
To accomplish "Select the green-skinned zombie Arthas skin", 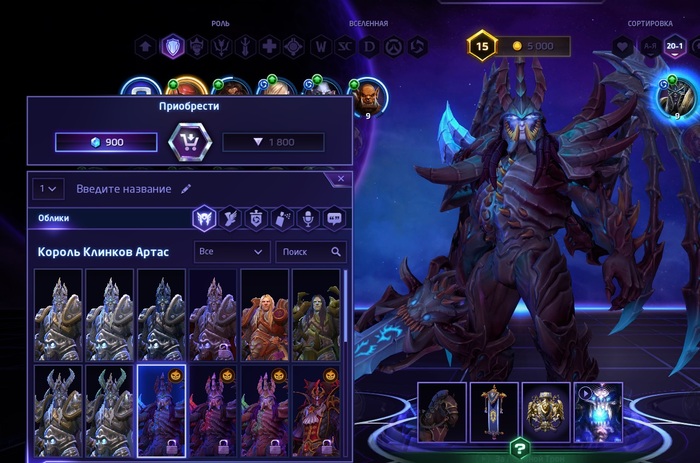I will point(316,314).
